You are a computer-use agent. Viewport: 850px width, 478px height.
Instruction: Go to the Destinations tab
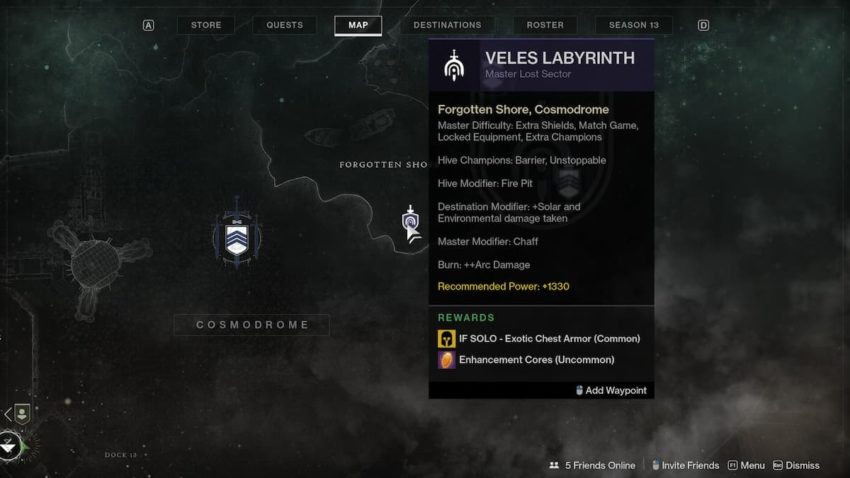pos(447,25)
